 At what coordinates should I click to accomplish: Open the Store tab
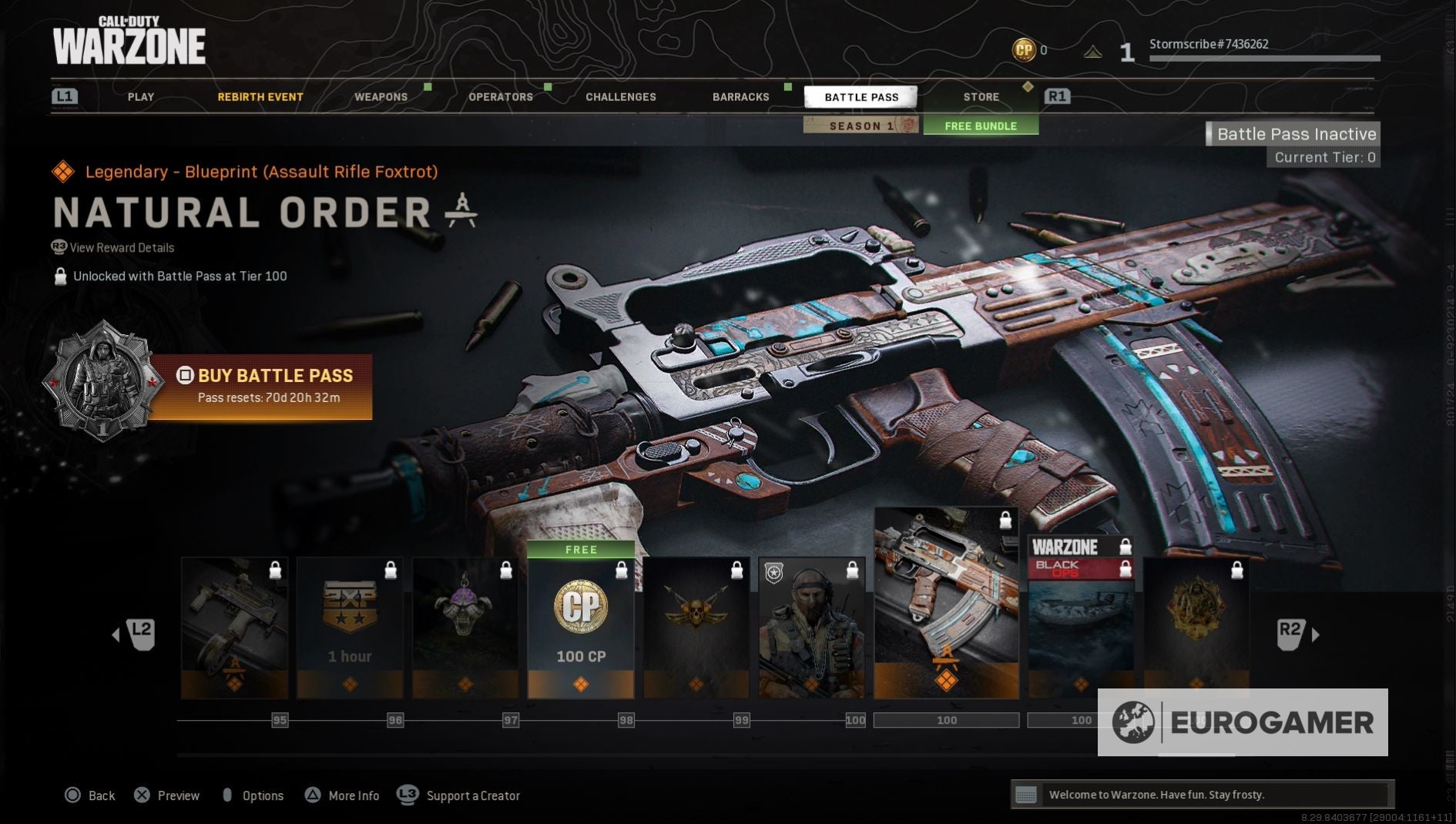(981, 97)
